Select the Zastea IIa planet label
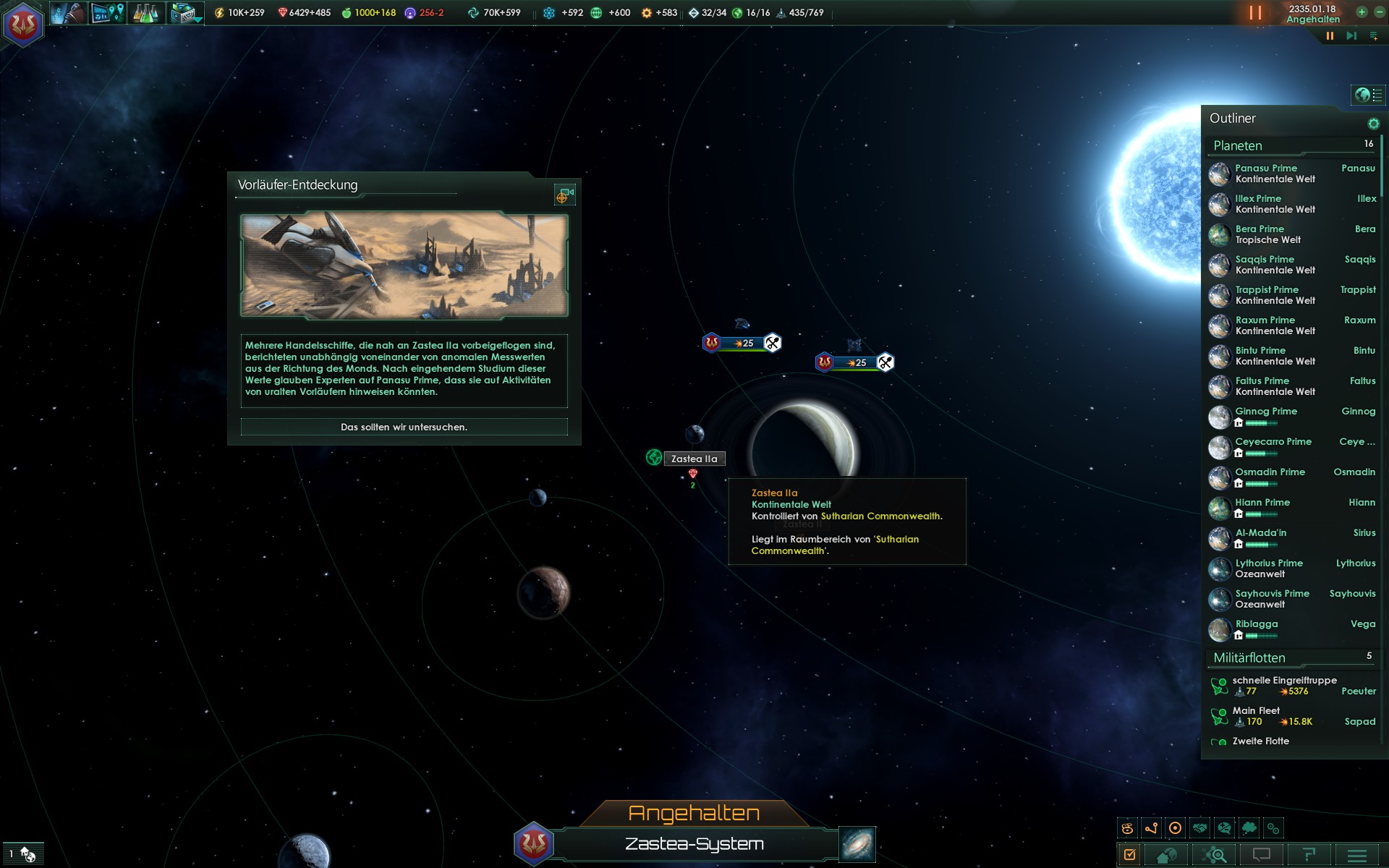 pos(694,459)
